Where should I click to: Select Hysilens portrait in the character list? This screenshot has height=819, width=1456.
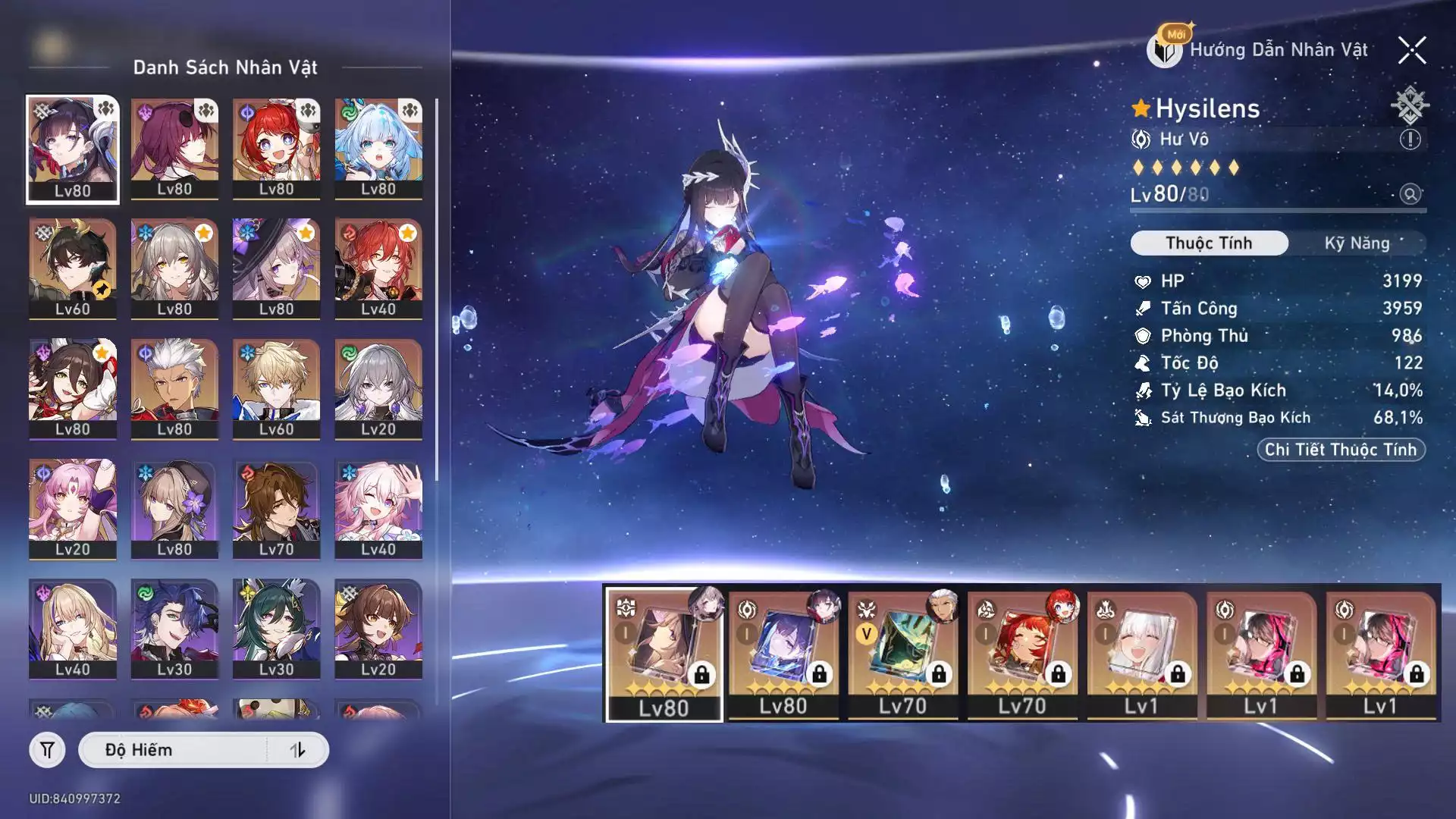tap(73, 149)
